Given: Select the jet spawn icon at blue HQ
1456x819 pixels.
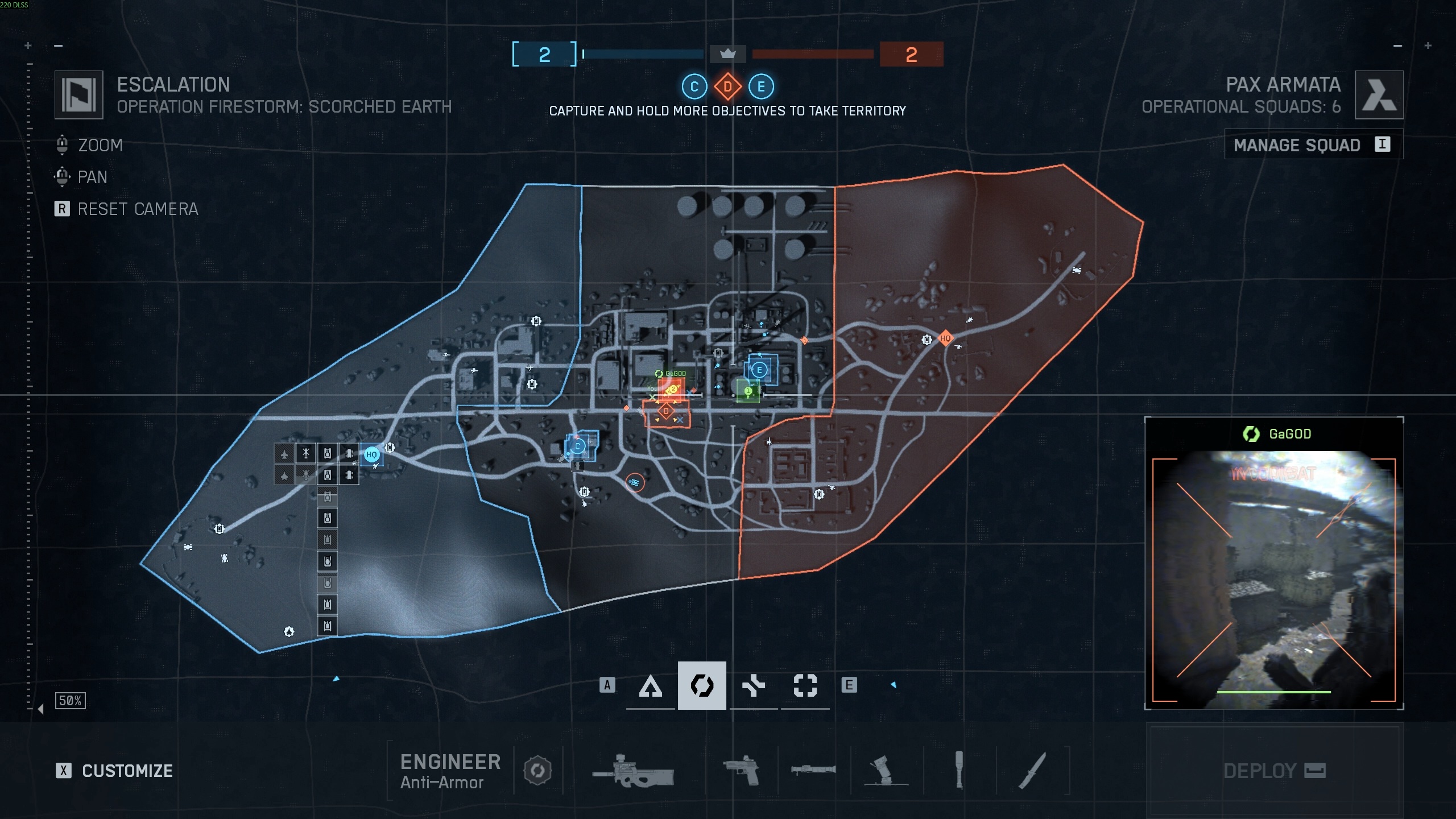Looking at the screenshot, I should [284, 452].
